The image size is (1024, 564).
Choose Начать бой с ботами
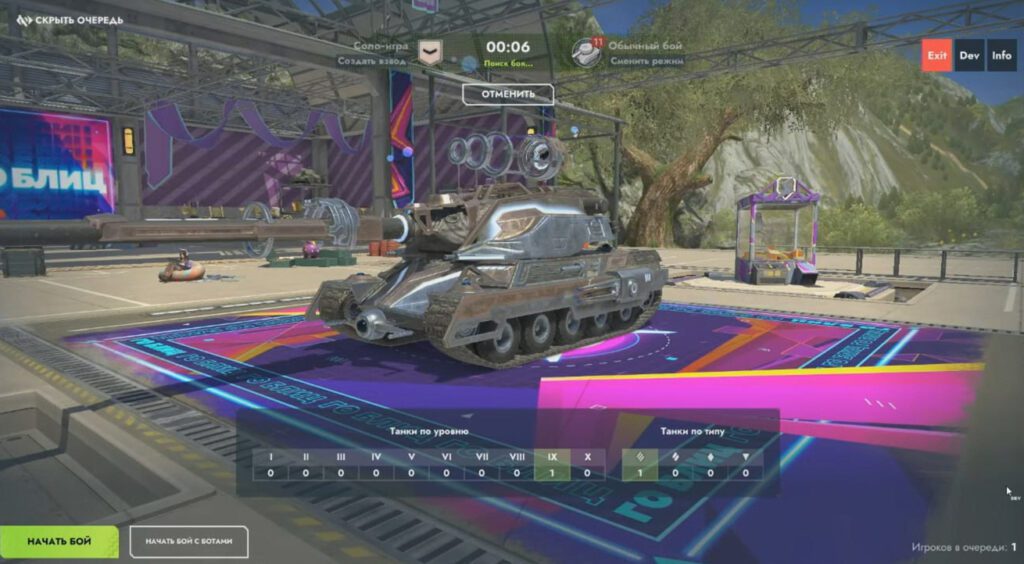coord(189,541)
